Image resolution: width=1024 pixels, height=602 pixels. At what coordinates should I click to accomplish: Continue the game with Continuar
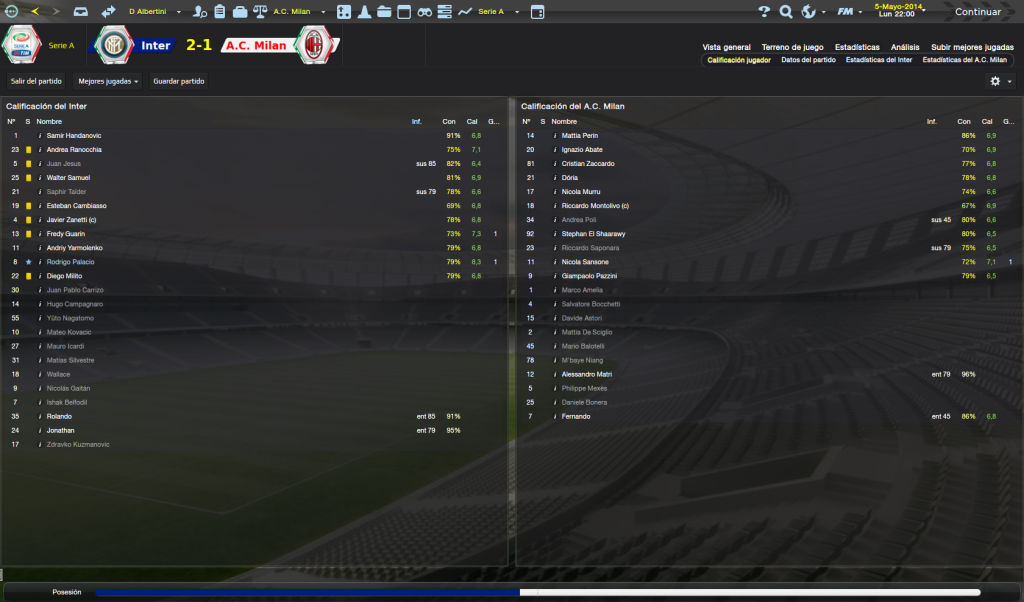pos(976,12)
